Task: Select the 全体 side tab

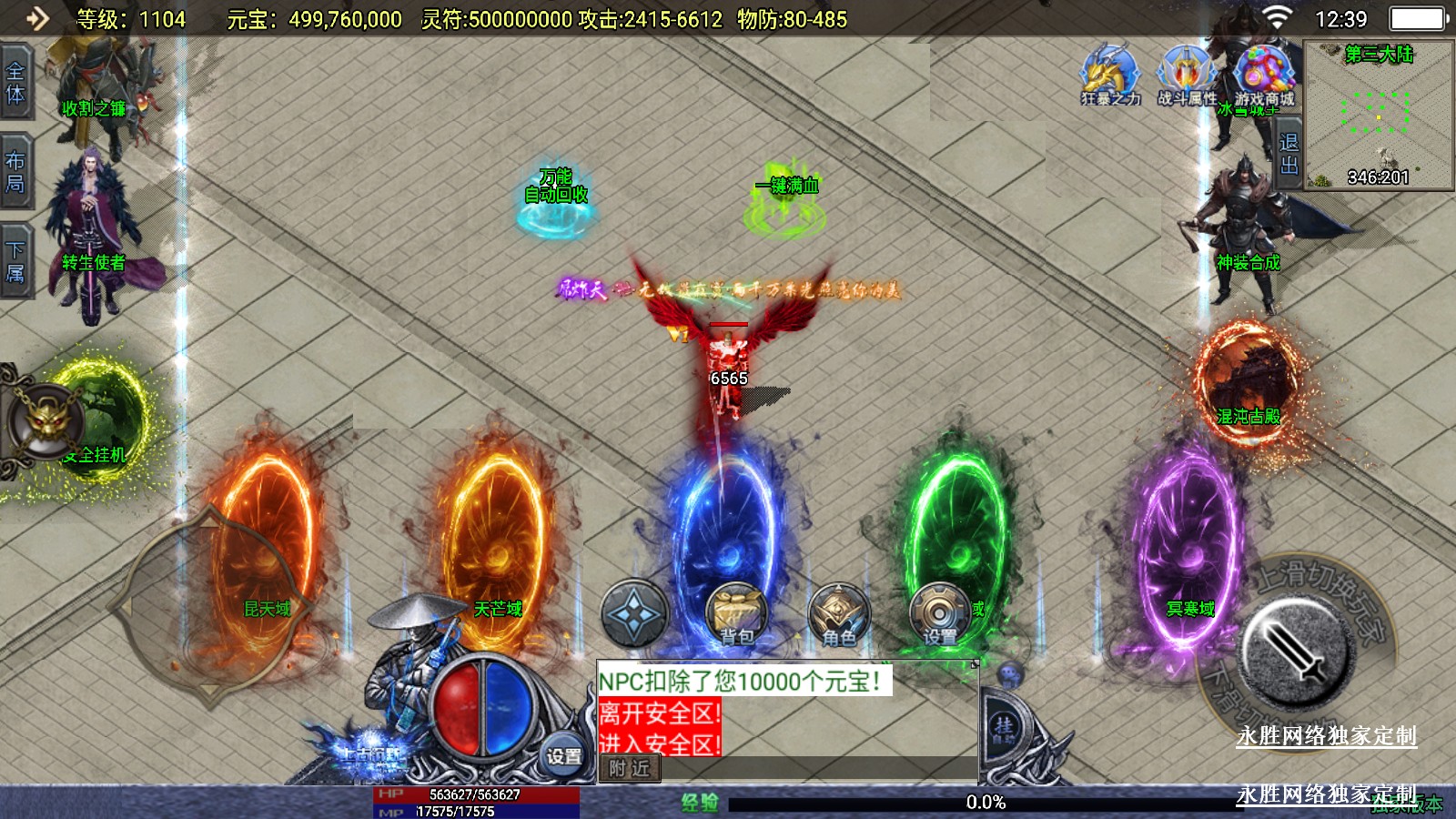Action: pyautogui.click(x=15, y=82)
